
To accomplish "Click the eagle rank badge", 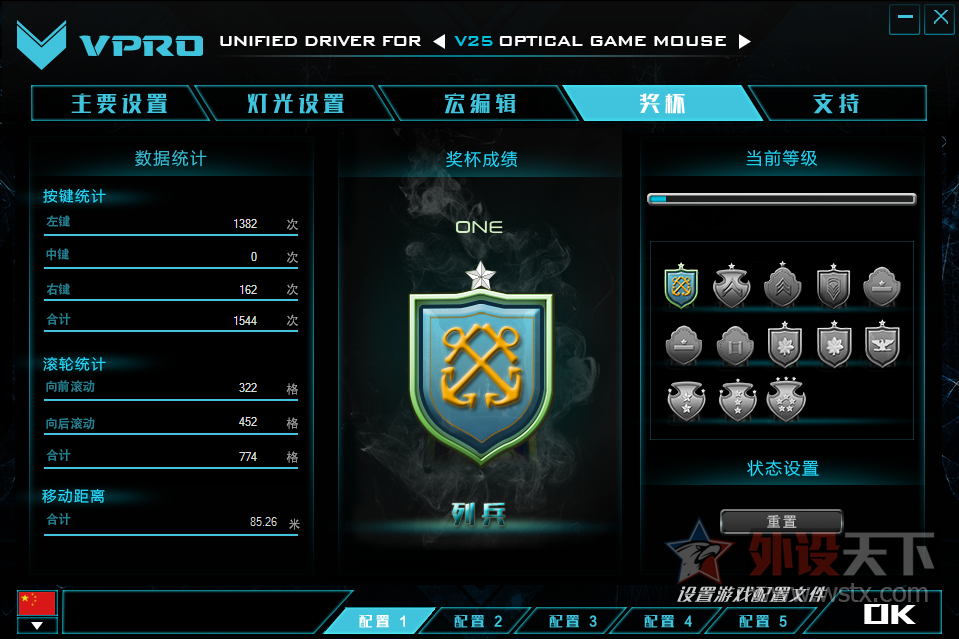I will [882, 344].
